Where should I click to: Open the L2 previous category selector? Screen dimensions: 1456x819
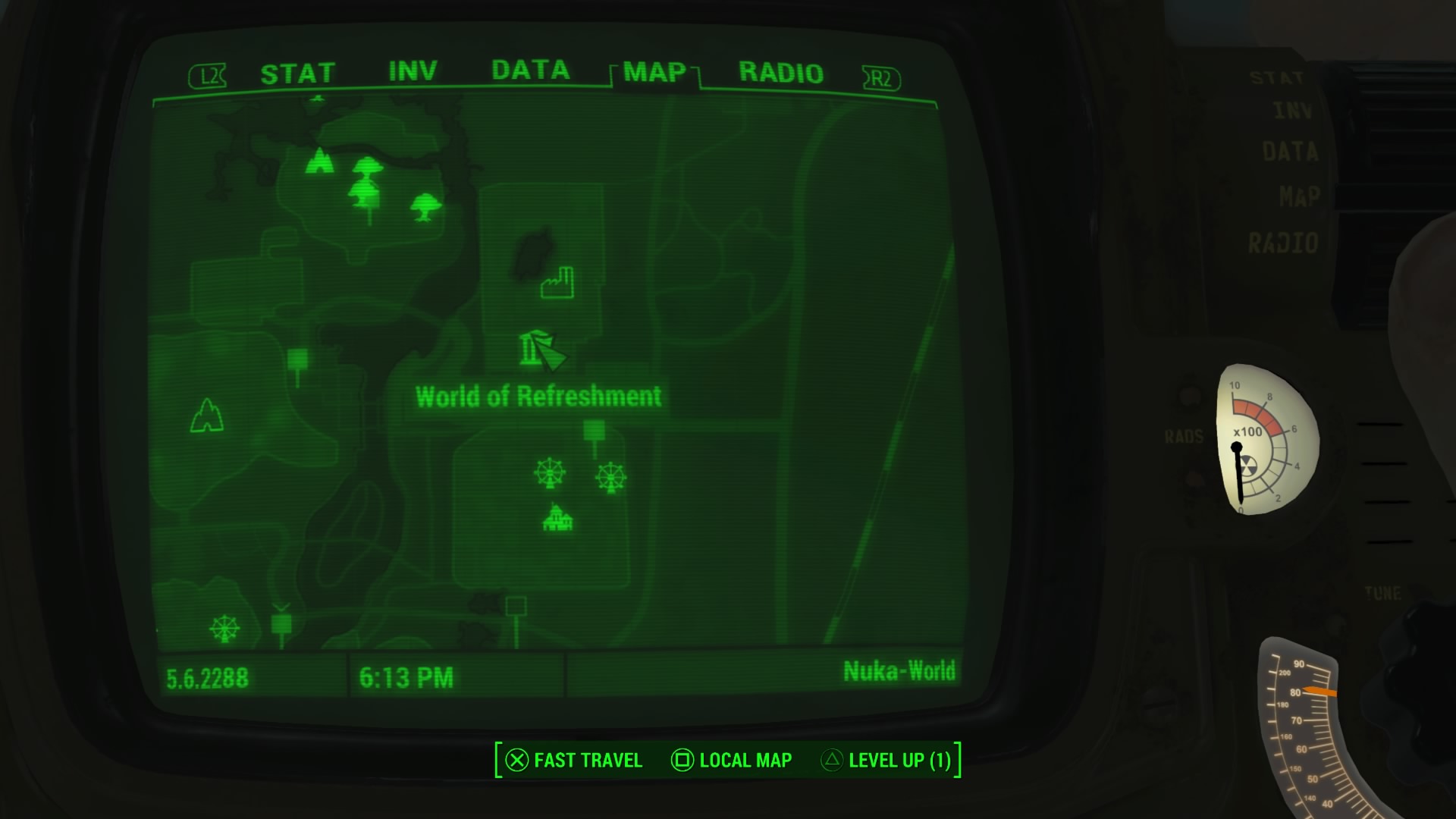[x=209, y=74]
